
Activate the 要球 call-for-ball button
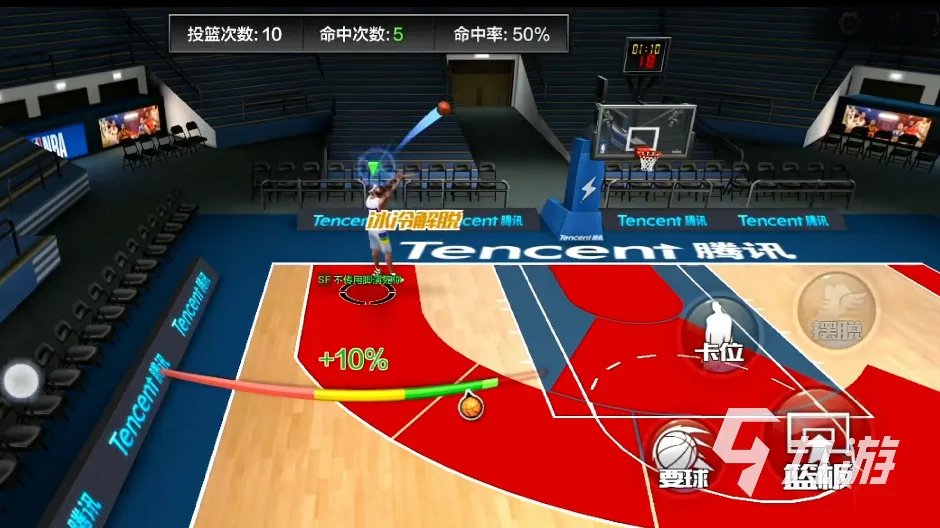(x=684, y=455)
